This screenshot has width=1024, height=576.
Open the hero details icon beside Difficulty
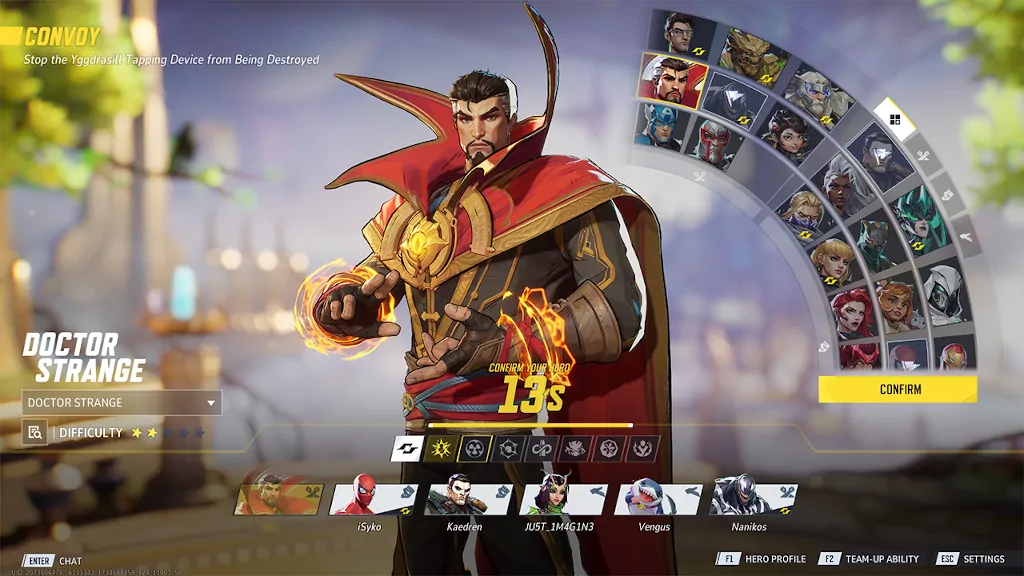(x=34, y=433)
